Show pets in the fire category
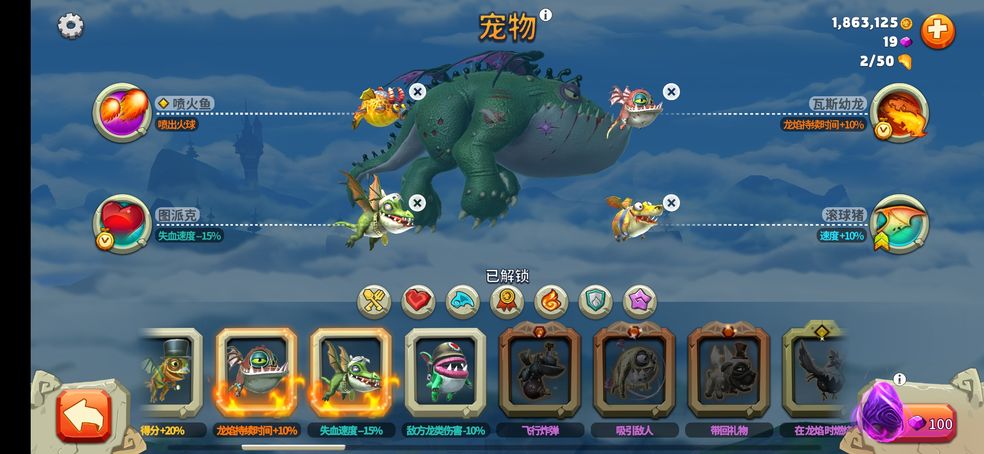Screen dimensions: 984x454 pos(551,300)
